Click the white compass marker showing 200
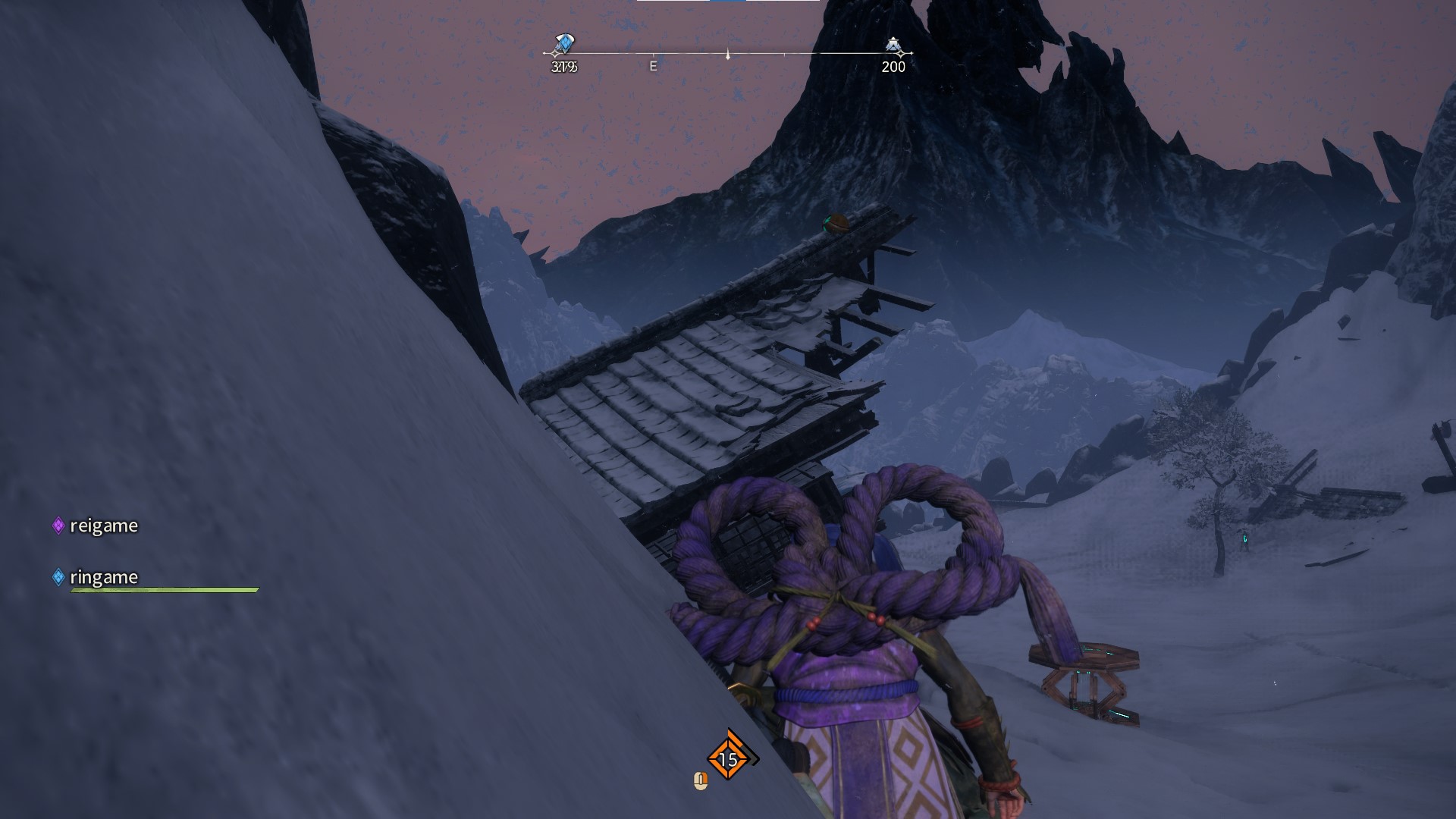1456x819 pixels. click(893, 46)
